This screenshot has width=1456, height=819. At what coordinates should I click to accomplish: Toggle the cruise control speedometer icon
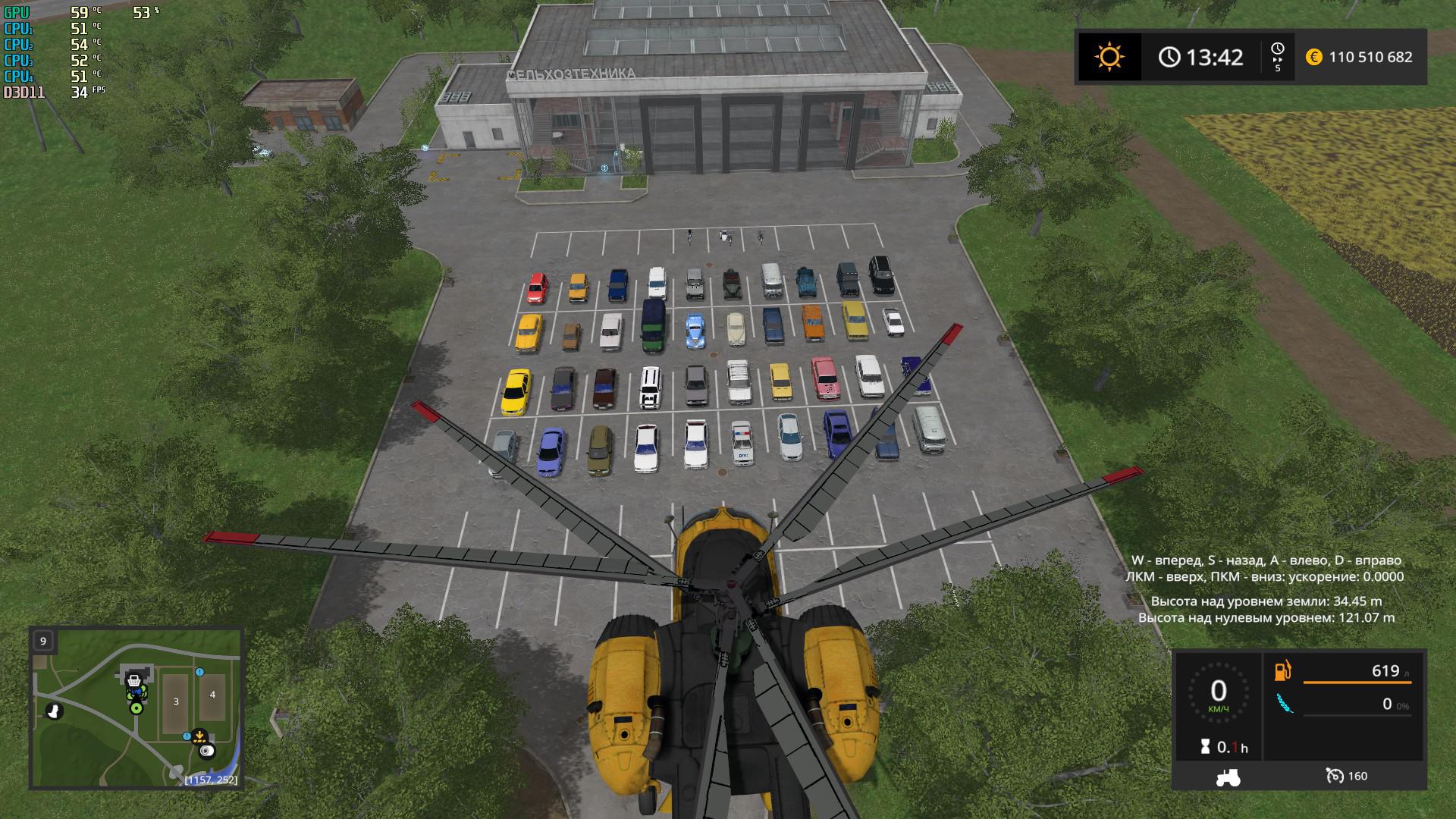pos(1335,776)
